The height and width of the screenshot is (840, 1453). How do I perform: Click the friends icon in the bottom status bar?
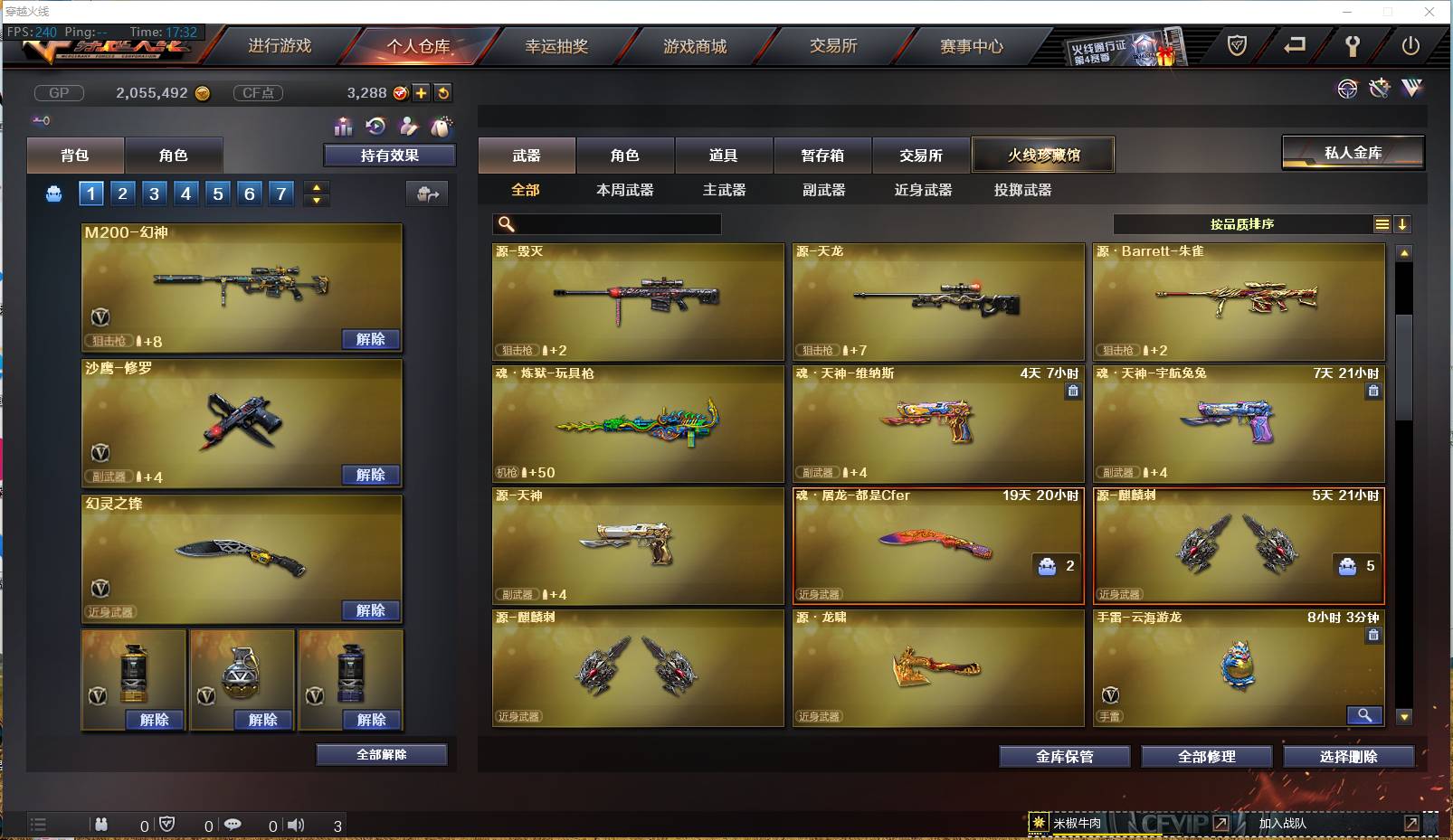[x=101, y=825]
